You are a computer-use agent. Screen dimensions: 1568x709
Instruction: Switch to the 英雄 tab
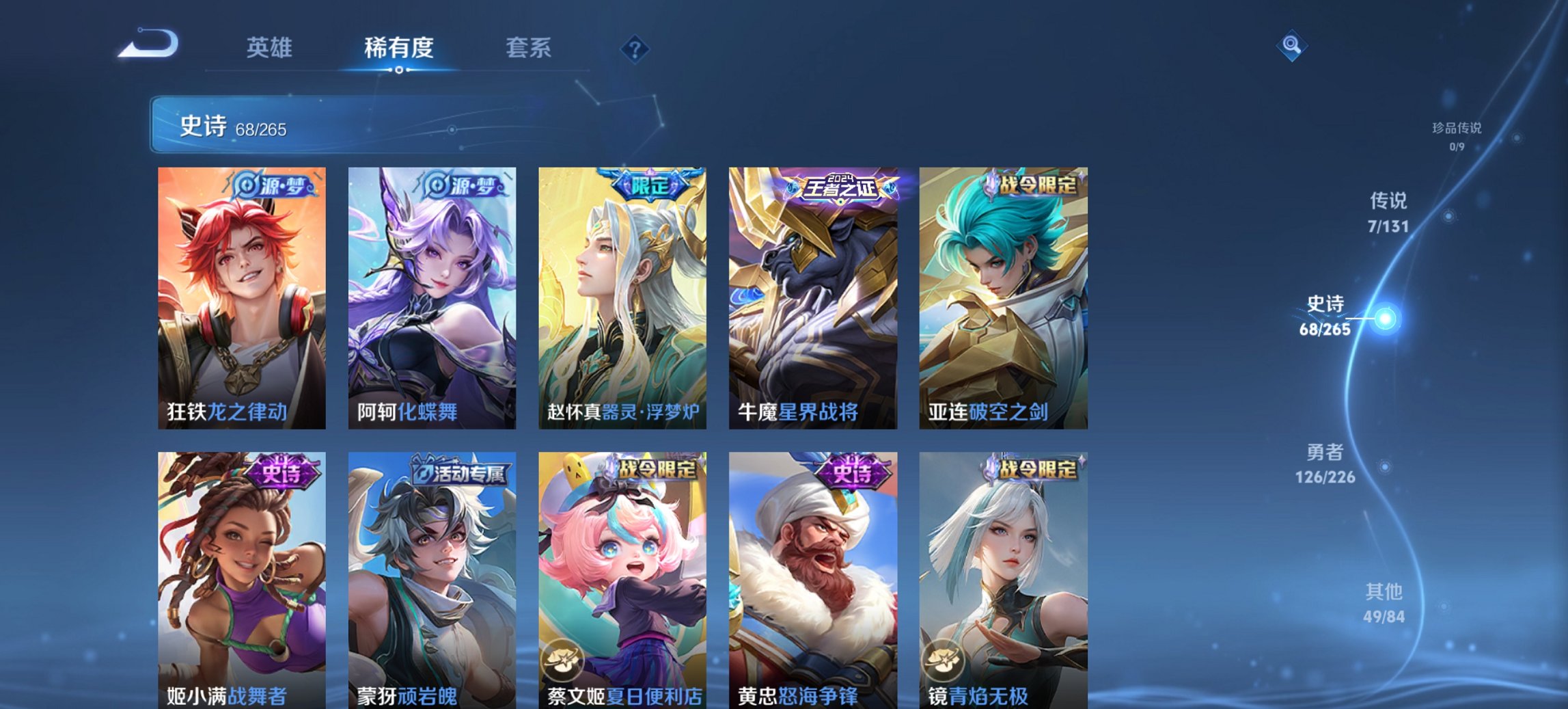[x=269, y=48]
